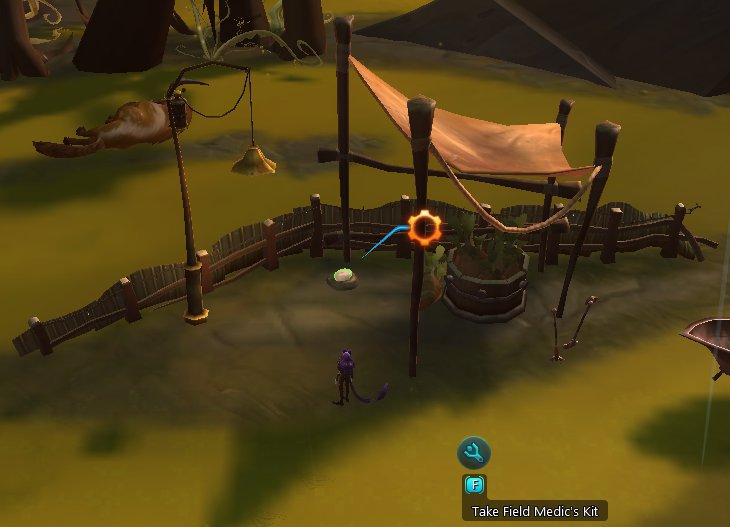Select the blue wrench interact icon
This screenshot has width=730, height=527.
(474, 453)
